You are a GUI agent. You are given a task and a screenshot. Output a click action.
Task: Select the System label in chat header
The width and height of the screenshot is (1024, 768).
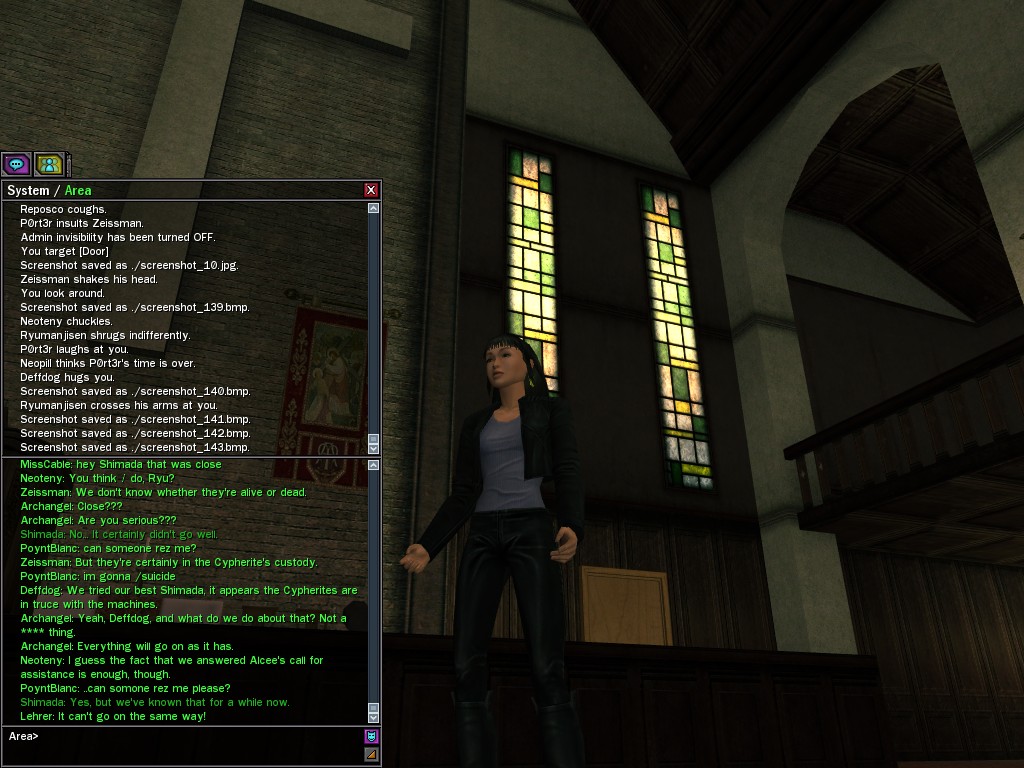[x=28, y=190]
